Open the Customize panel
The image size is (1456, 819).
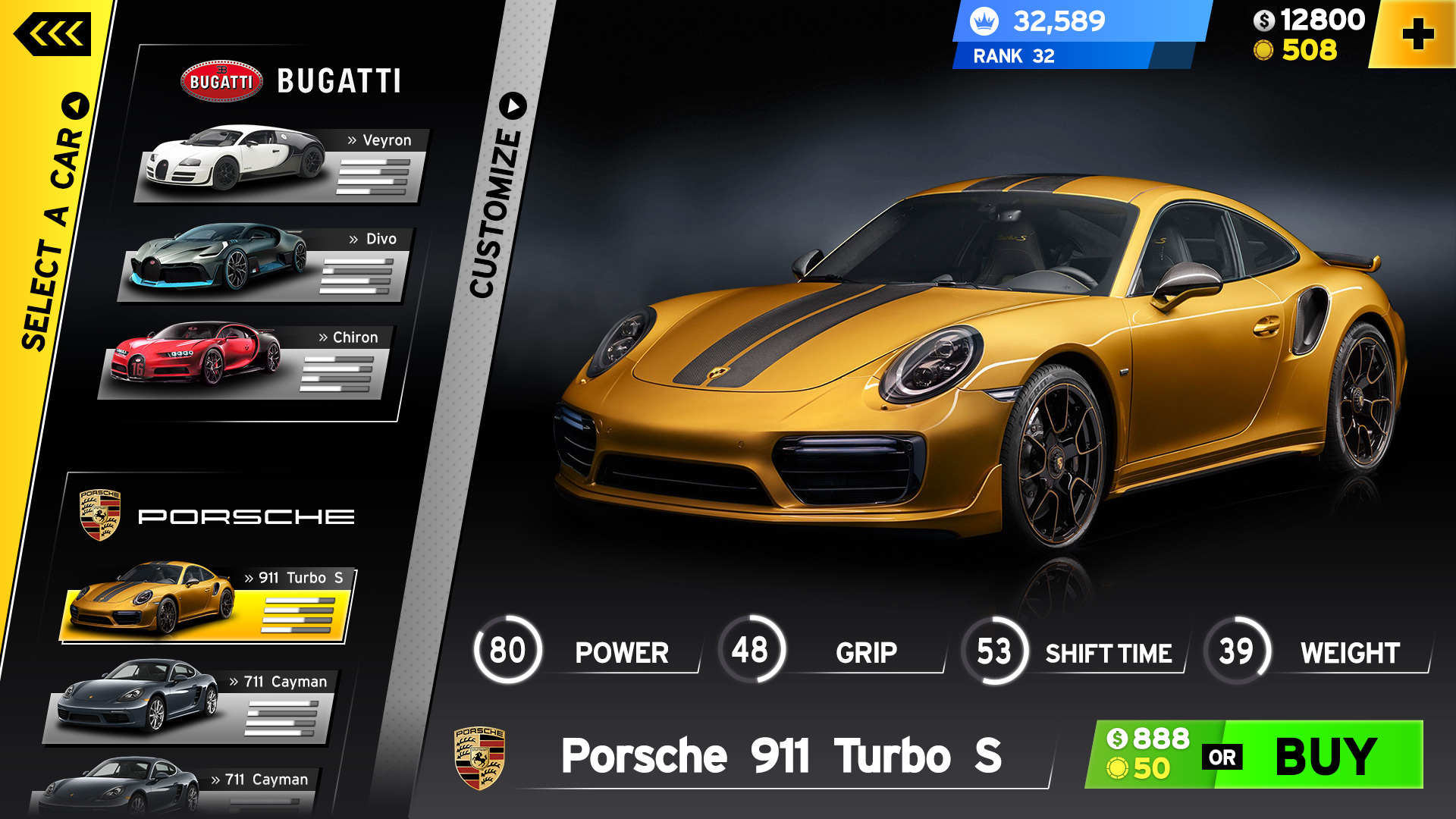click(x=497, y=199)
